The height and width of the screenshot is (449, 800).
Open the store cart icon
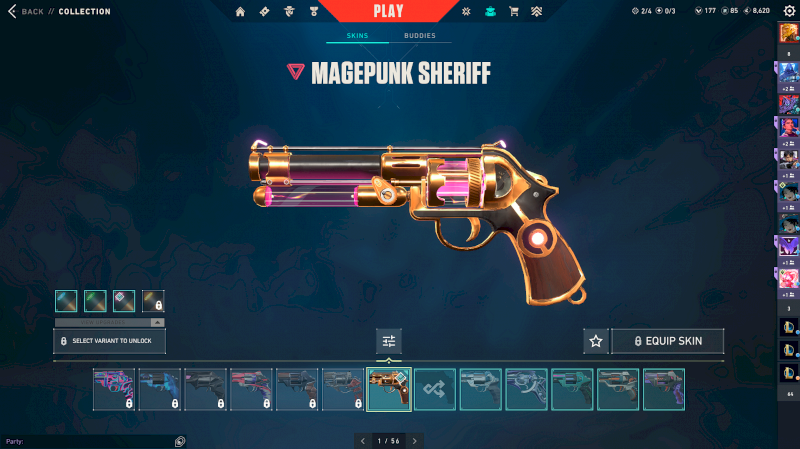pos(514,12)
